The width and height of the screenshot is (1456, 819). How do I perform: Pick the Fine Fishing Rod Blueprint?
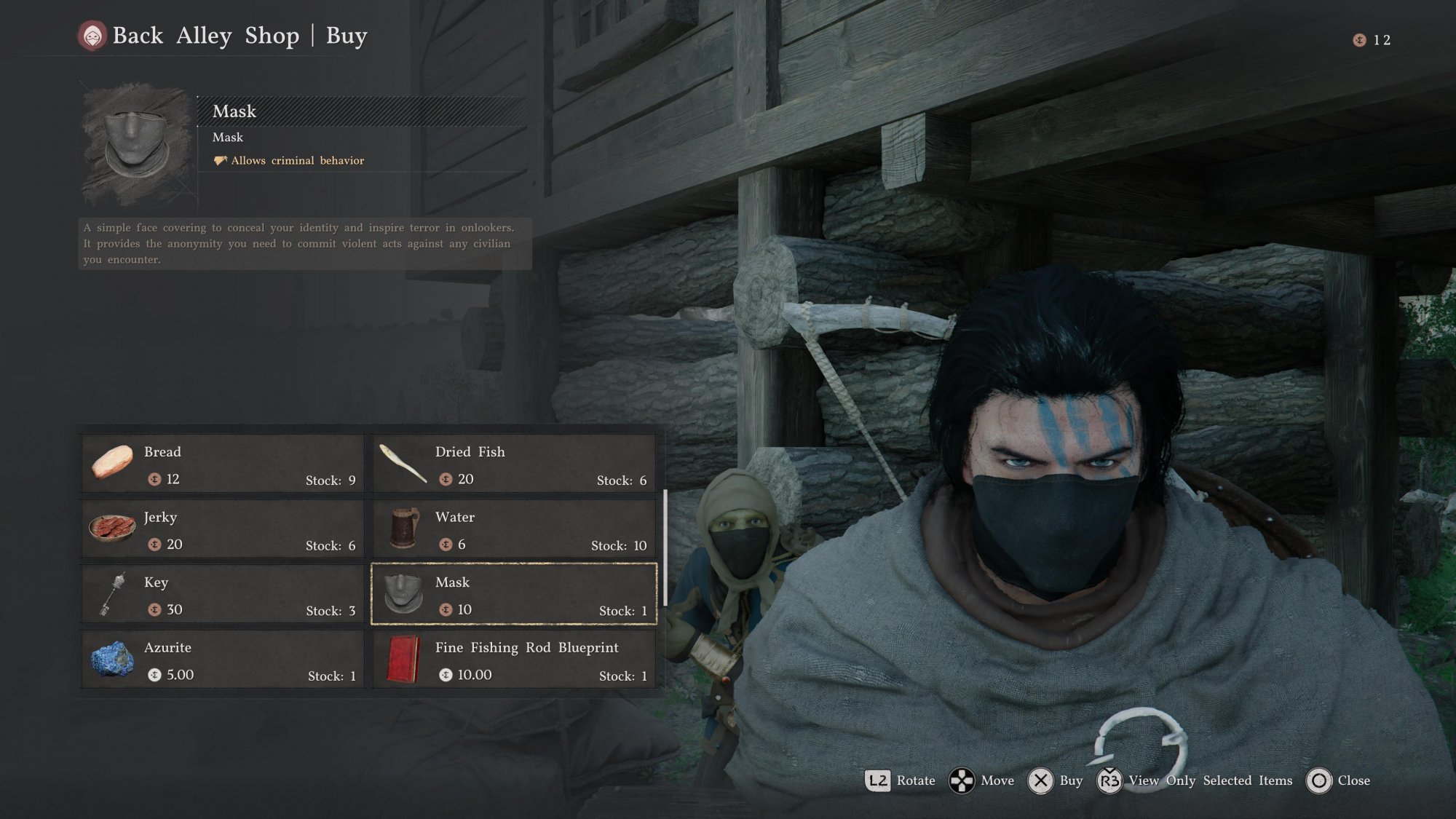coord(514,660)
